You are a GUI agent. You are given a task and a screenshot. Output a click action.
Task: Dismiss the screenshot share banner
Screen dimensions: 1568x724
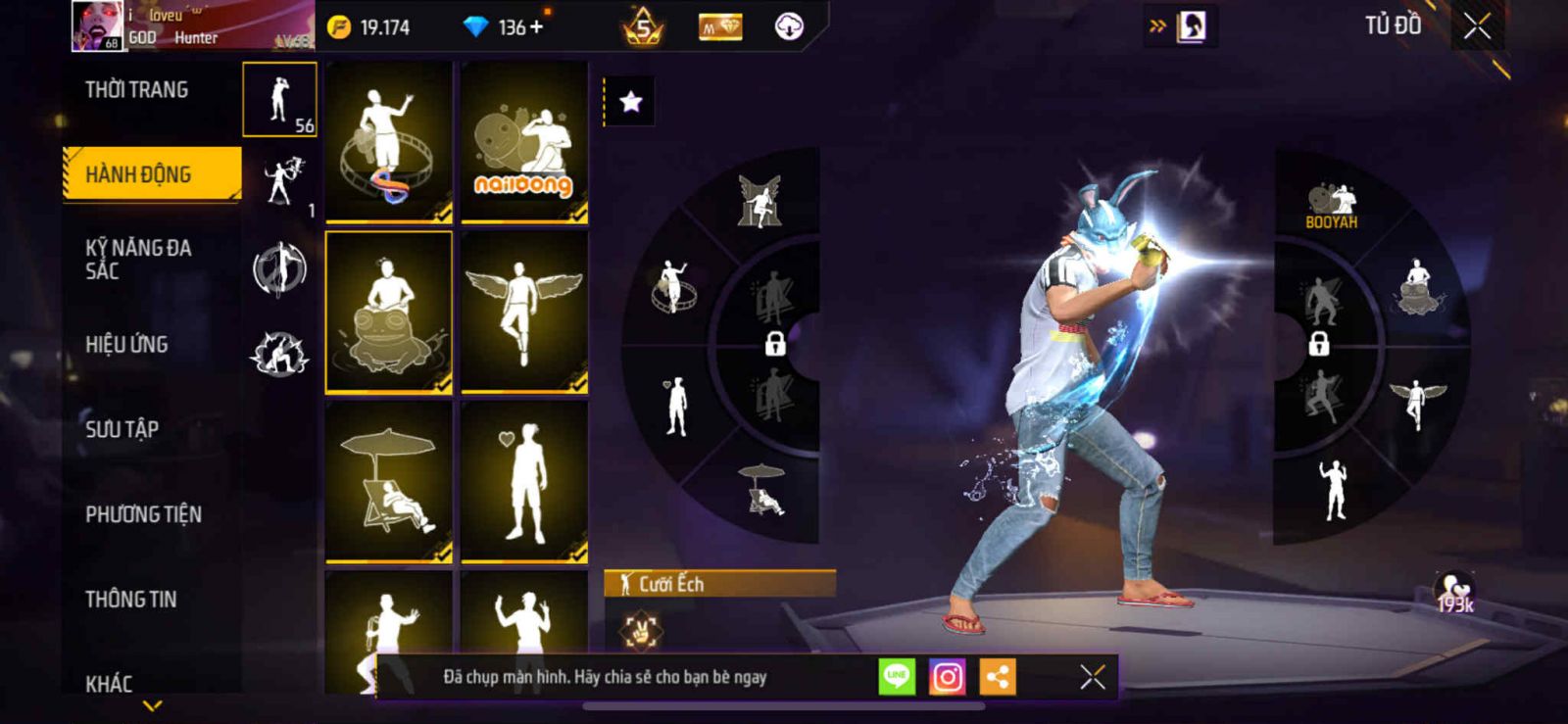[1092, 677]
